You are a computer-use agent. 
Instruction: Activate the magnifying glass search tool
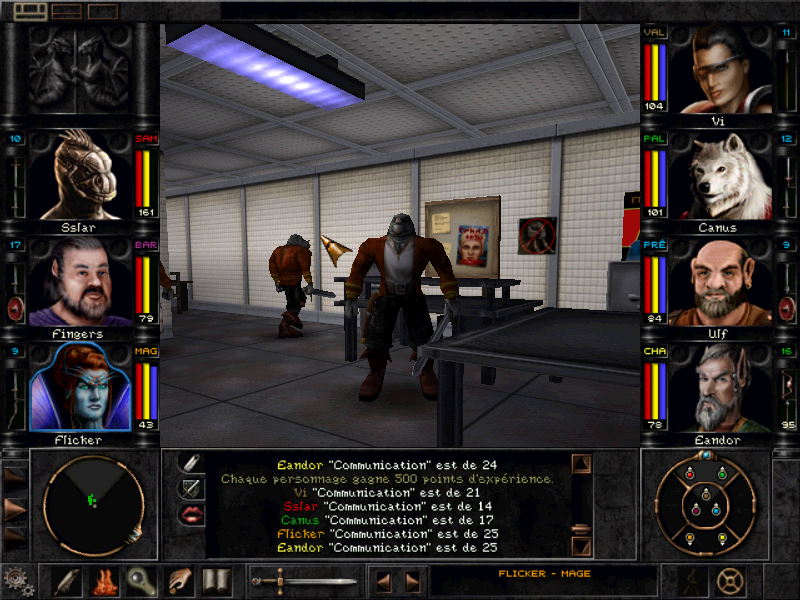click(141, 580)
